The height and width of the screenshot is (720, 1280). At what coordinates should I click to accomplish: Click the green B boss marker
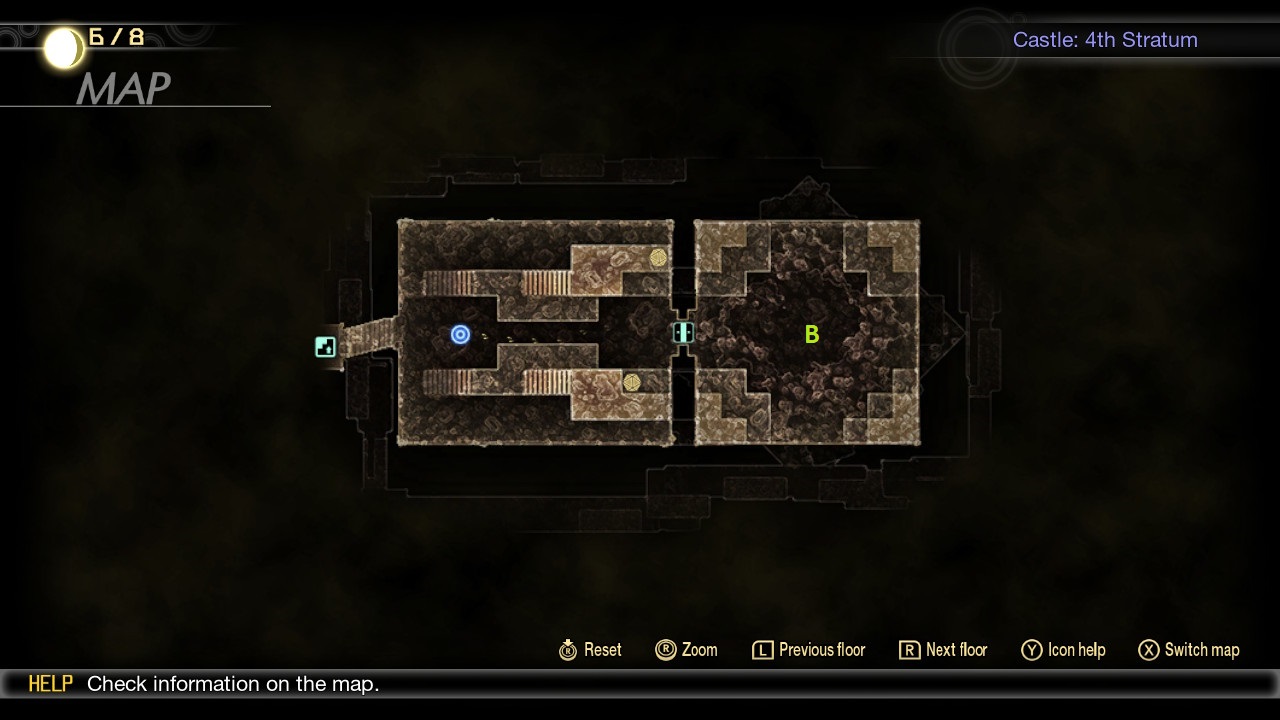pyautogui.click(x=811, y=335)
